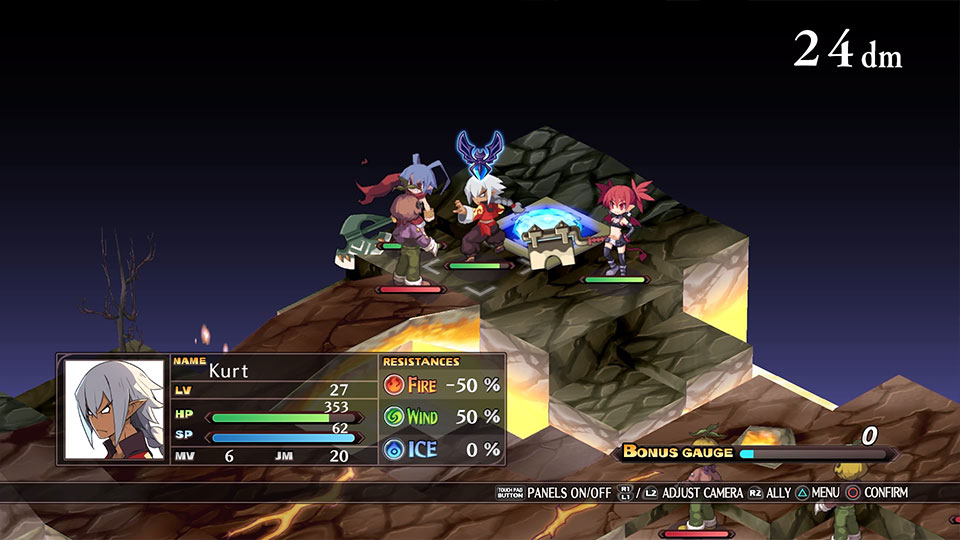The height and width of the screenshot is (540, 960).
Task: Select the white-haired unit under the blue cursor
Action: pos(484,217)
